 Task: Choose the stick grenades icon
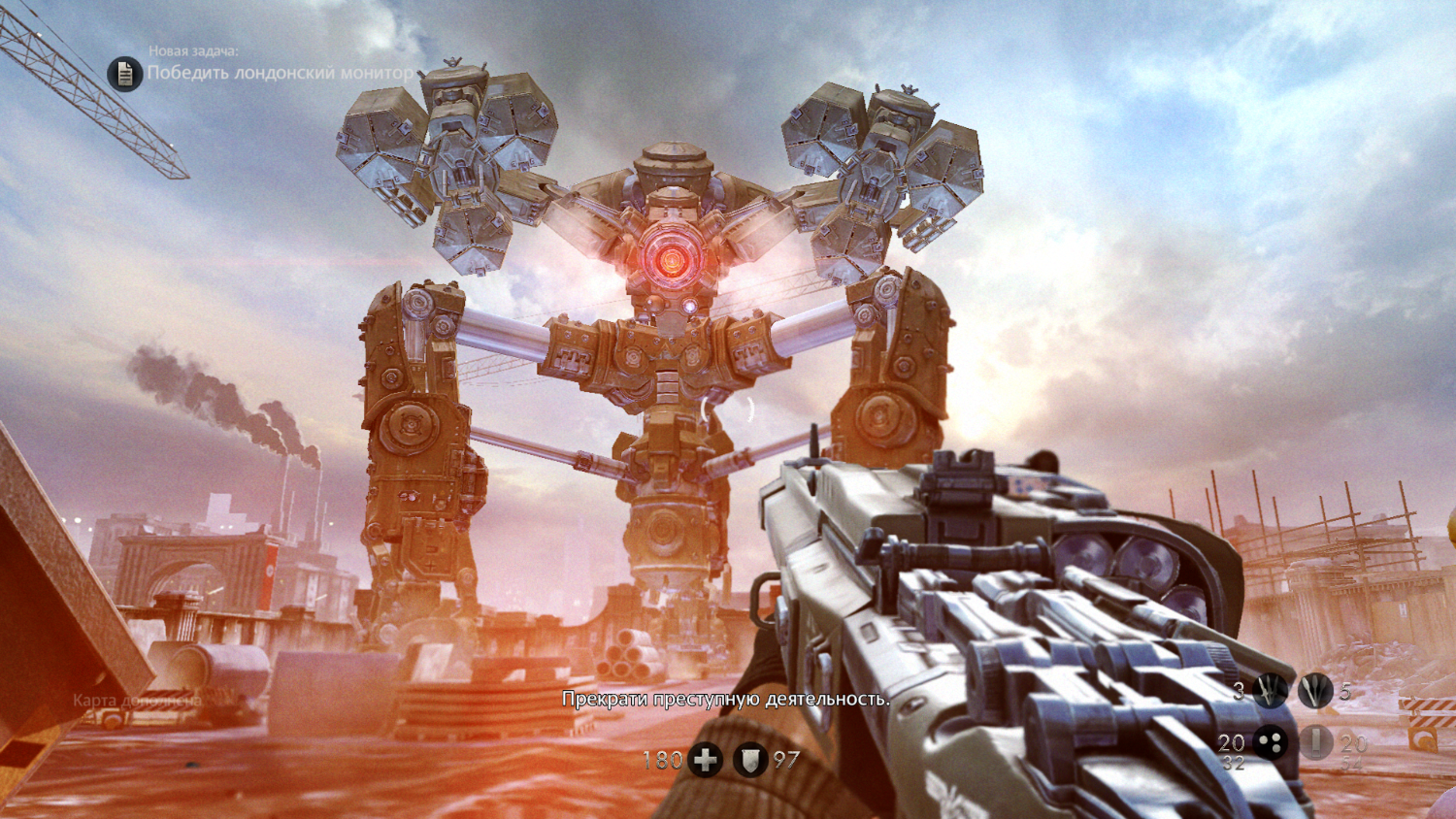1315,691
